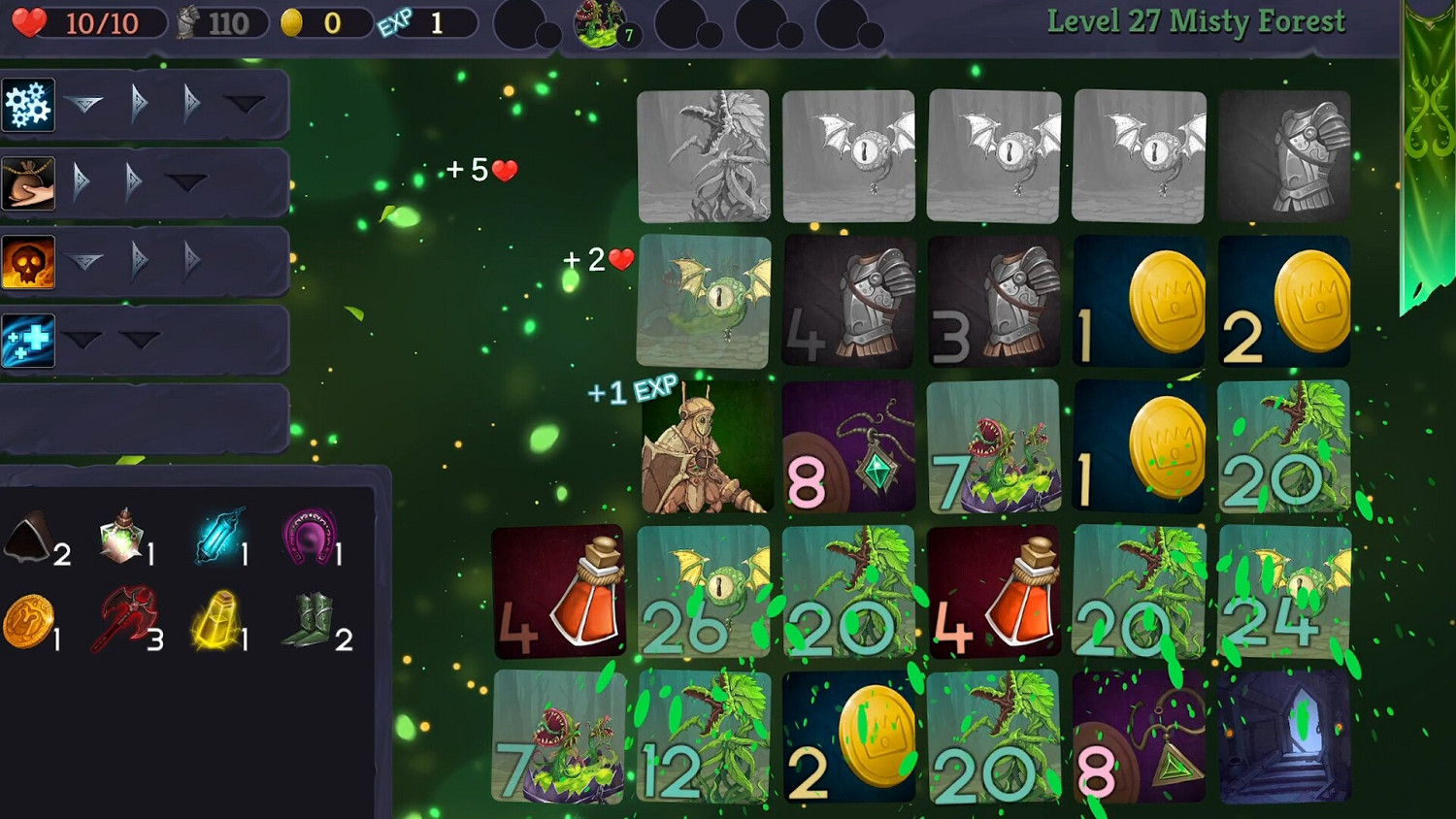Click the yellow glowing vial in inventory
Image resolution: width=1456 pixels, height=819 pixels.
pyautogui.click(x=215, y=619)
